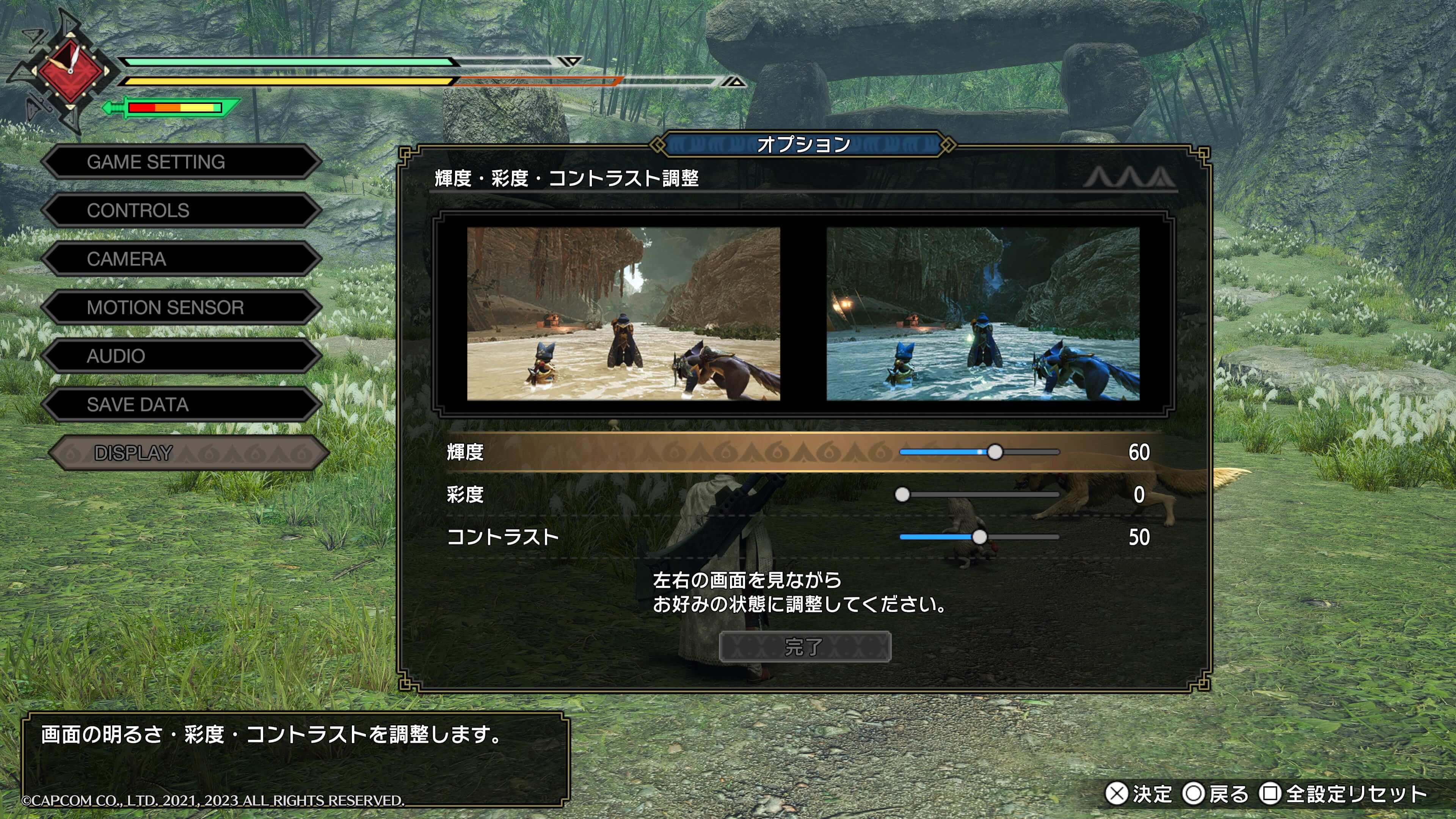Click the warm-toned left preview image
The image size is (1456, 819).
pos(623,314)
